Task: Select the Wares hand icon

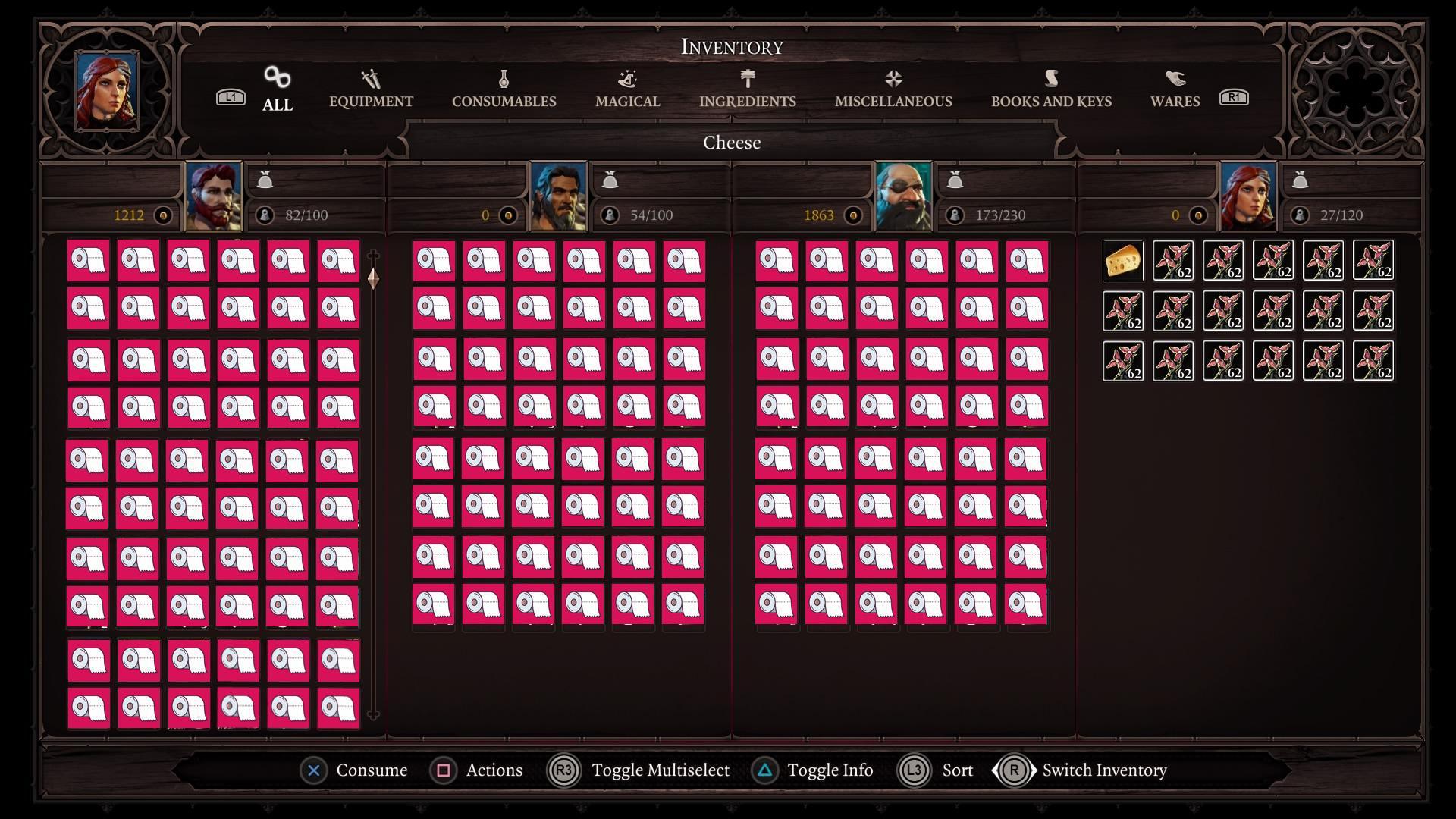Action: tap(1174, 78)
